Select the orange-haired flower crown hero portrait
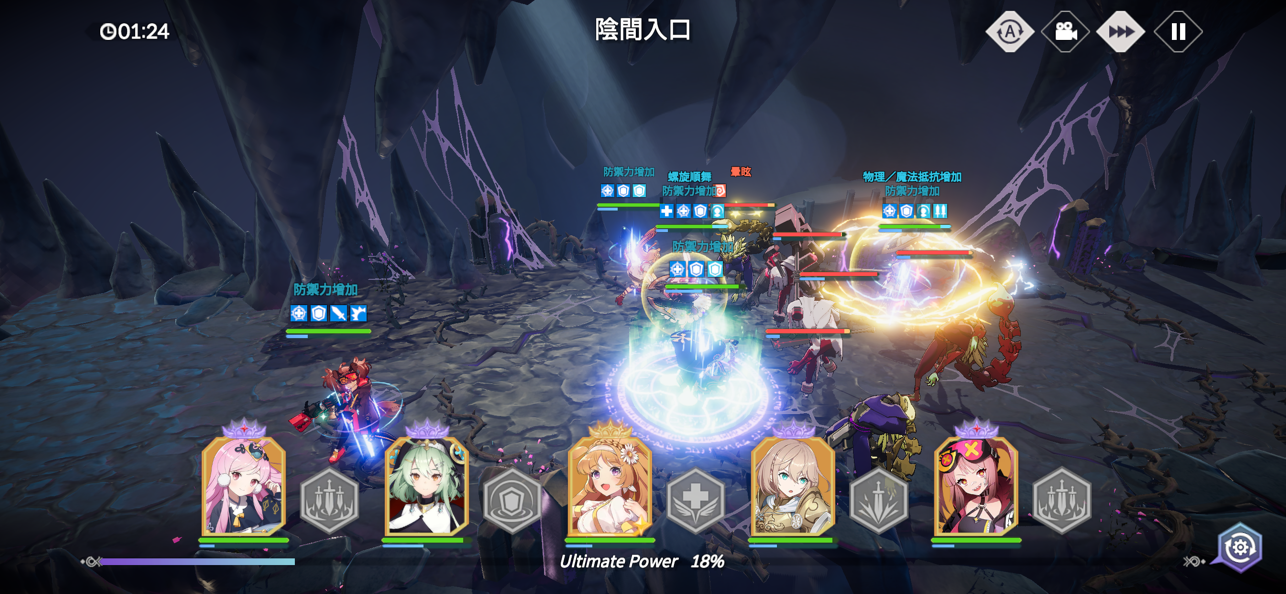Image resolution: width=1286 pixels, height=594 pixels. tap(610, 485)
